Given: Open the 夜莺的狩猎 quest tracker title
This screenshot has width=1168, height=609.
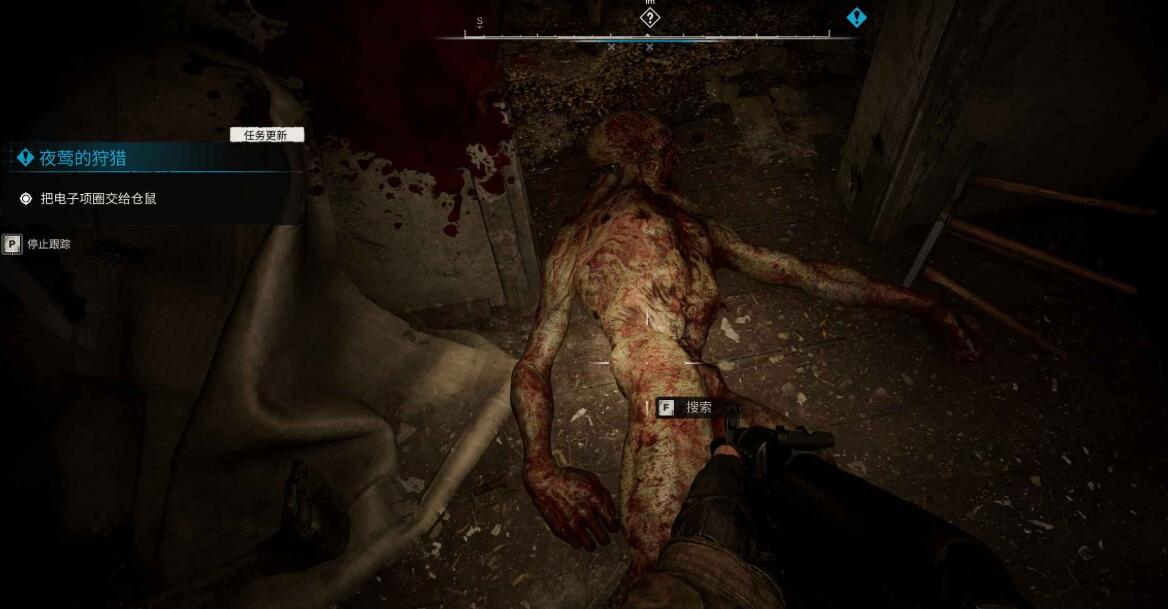Looking at the screenshot, I should (83, 158).
